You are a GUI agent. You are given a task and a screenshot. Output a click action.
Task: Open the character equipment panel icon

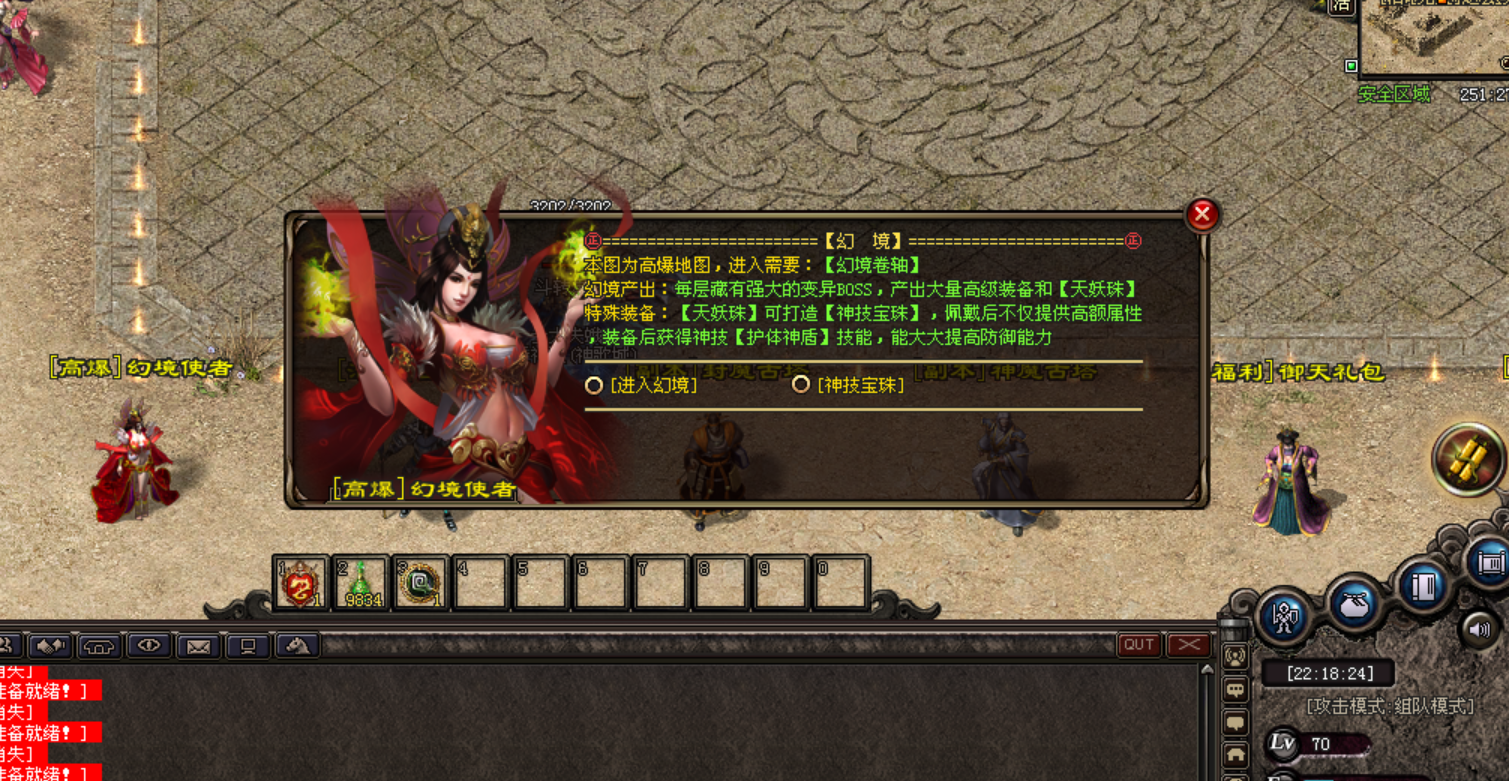(1284, 616)
